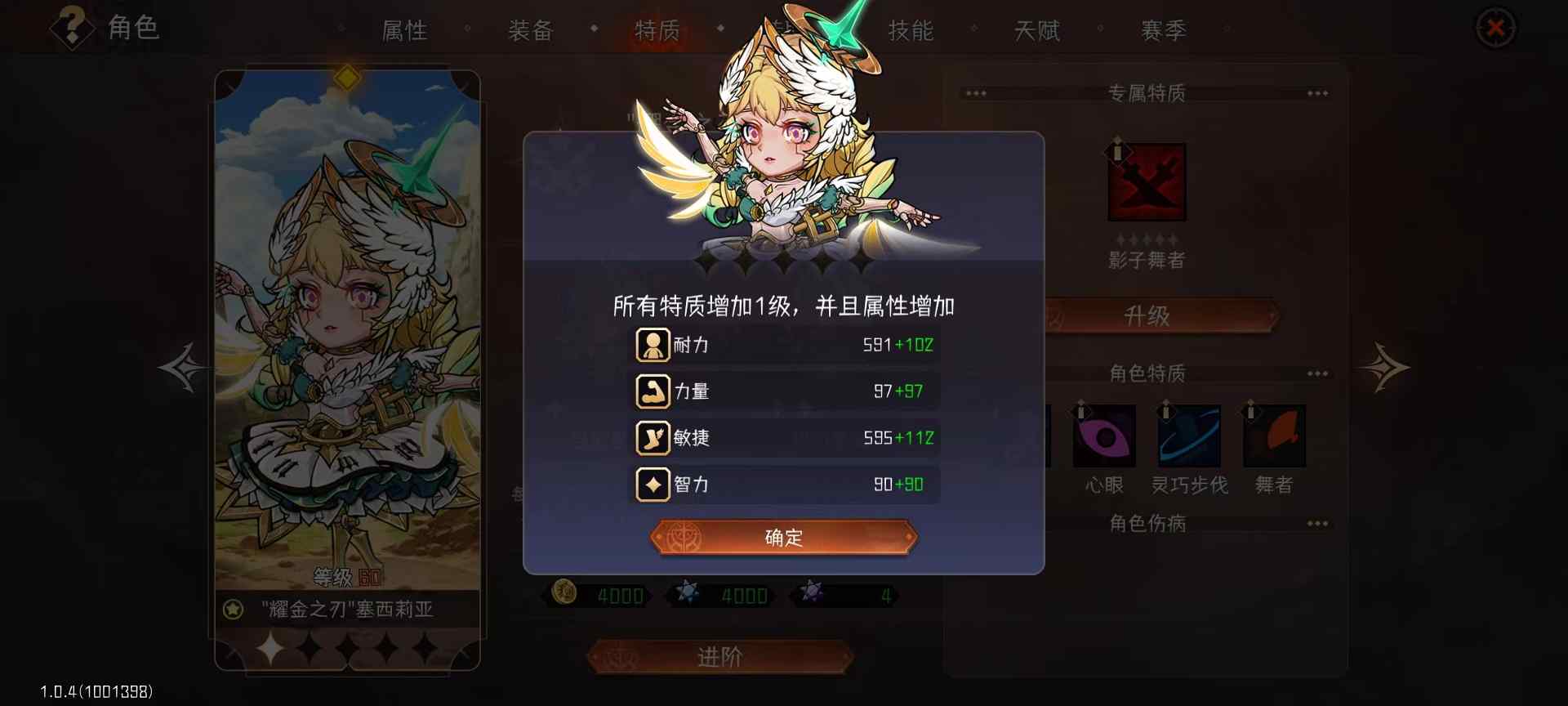Click the 进阶 advancement button
The height and width of the screenshot is (706, 1568).
719,656
